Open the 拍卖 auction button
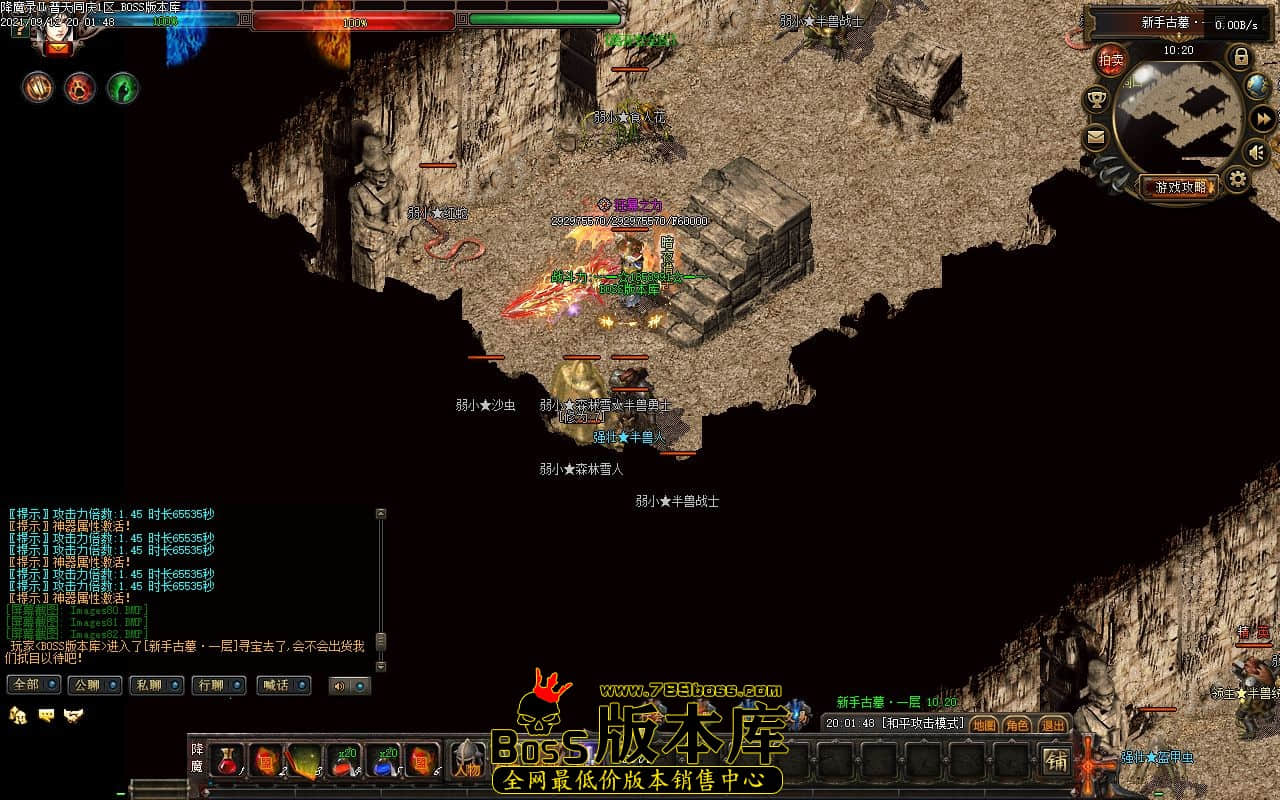 [1111, 60]
